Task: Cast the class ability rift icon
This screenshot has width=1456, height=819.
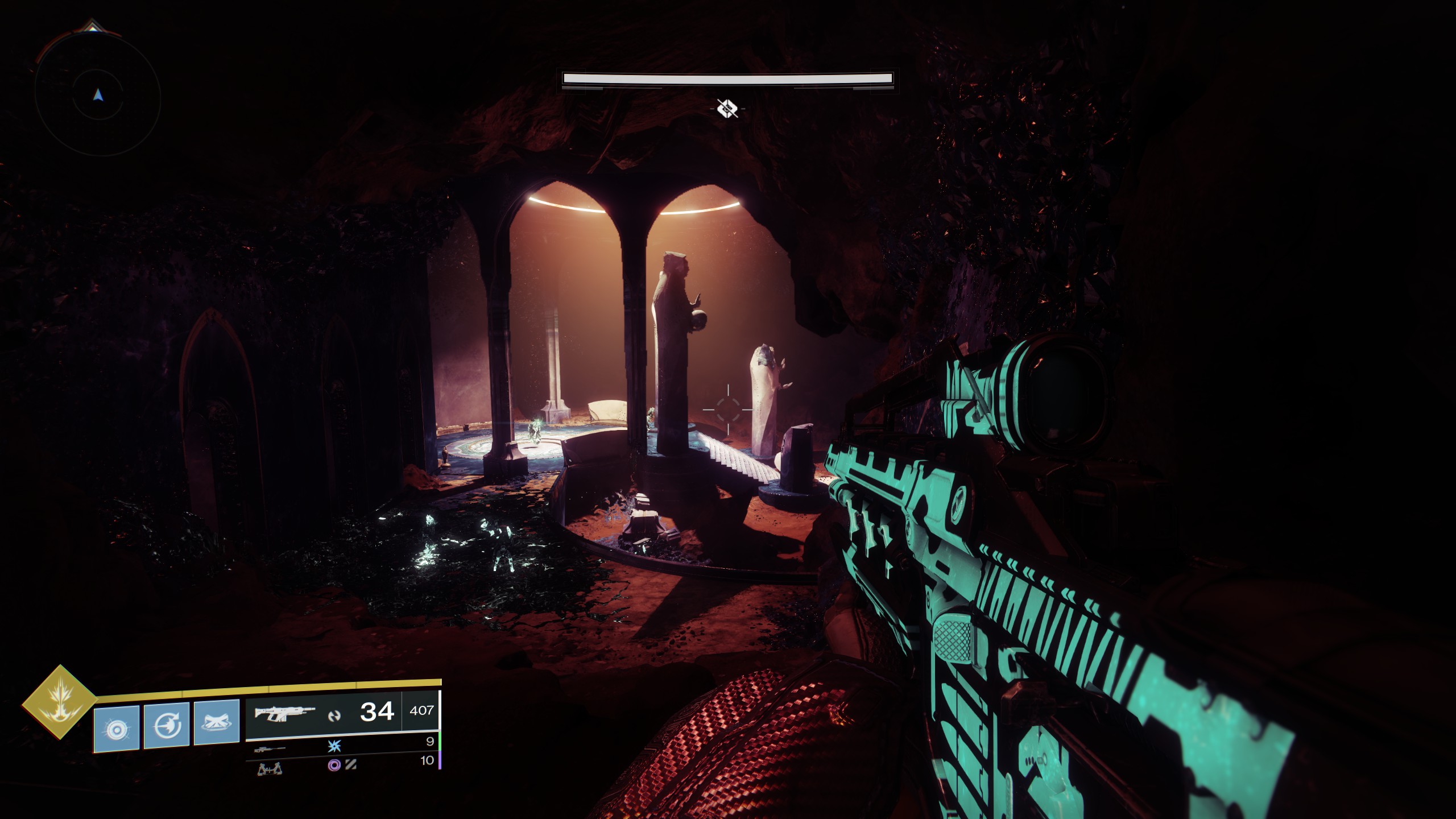Action: pos(217,722)
